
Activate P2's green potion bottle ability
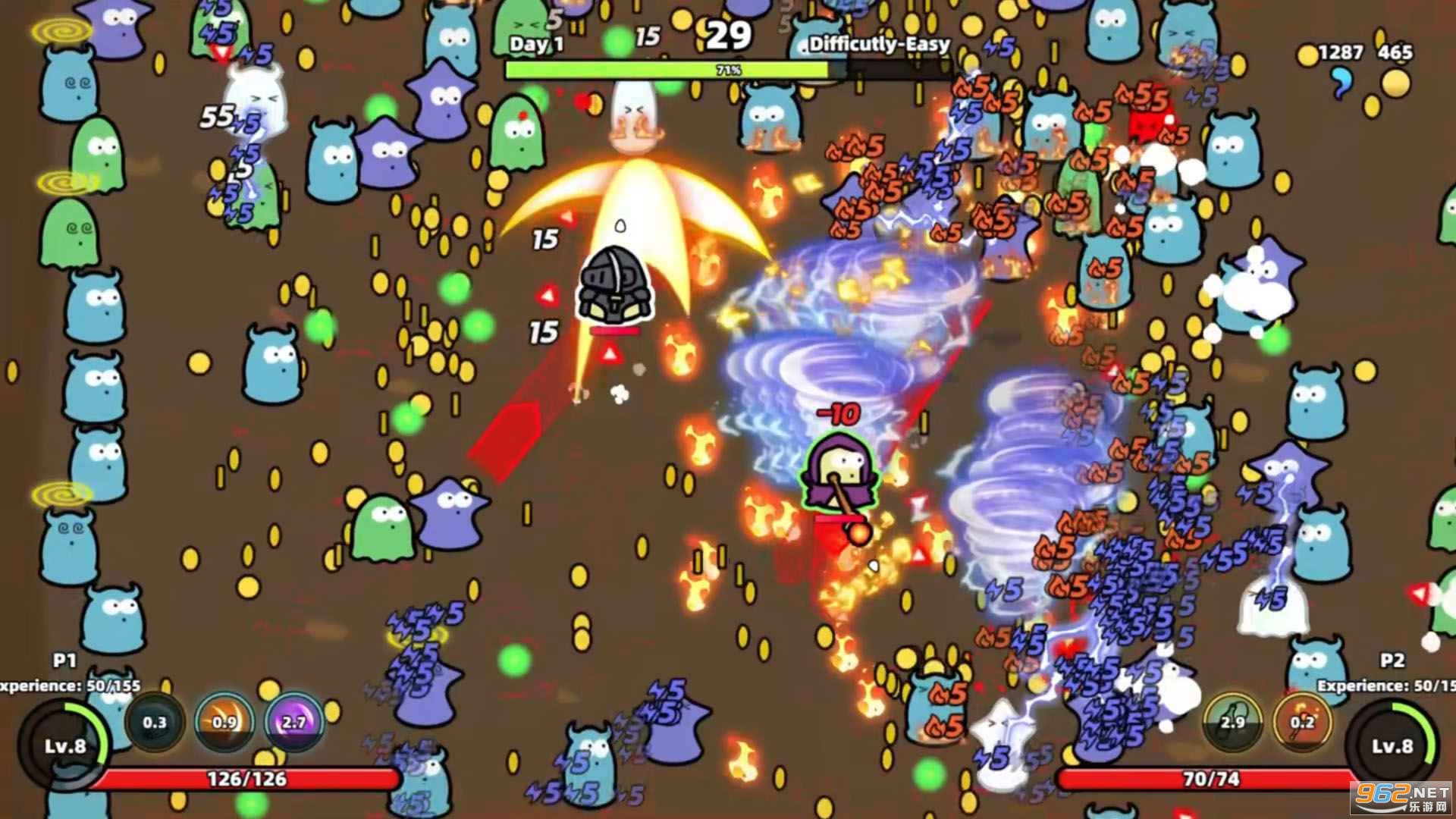click(x=1232, y=721)
